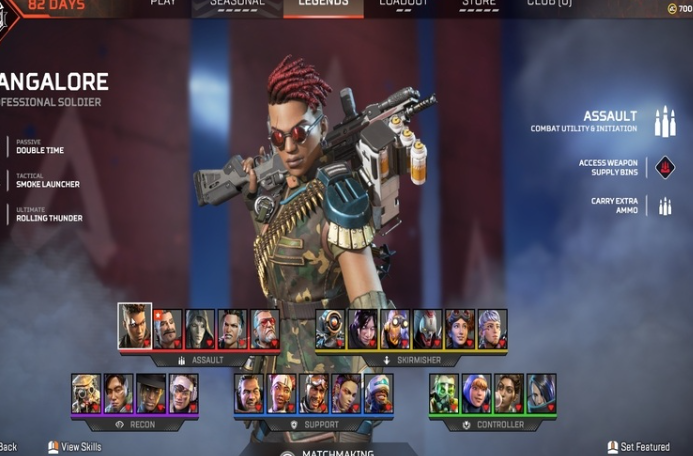The height and width of the screenshot is (456, 693).
Task: Choose Fuse from the Assault legends
Action: (x=168, y=329)
